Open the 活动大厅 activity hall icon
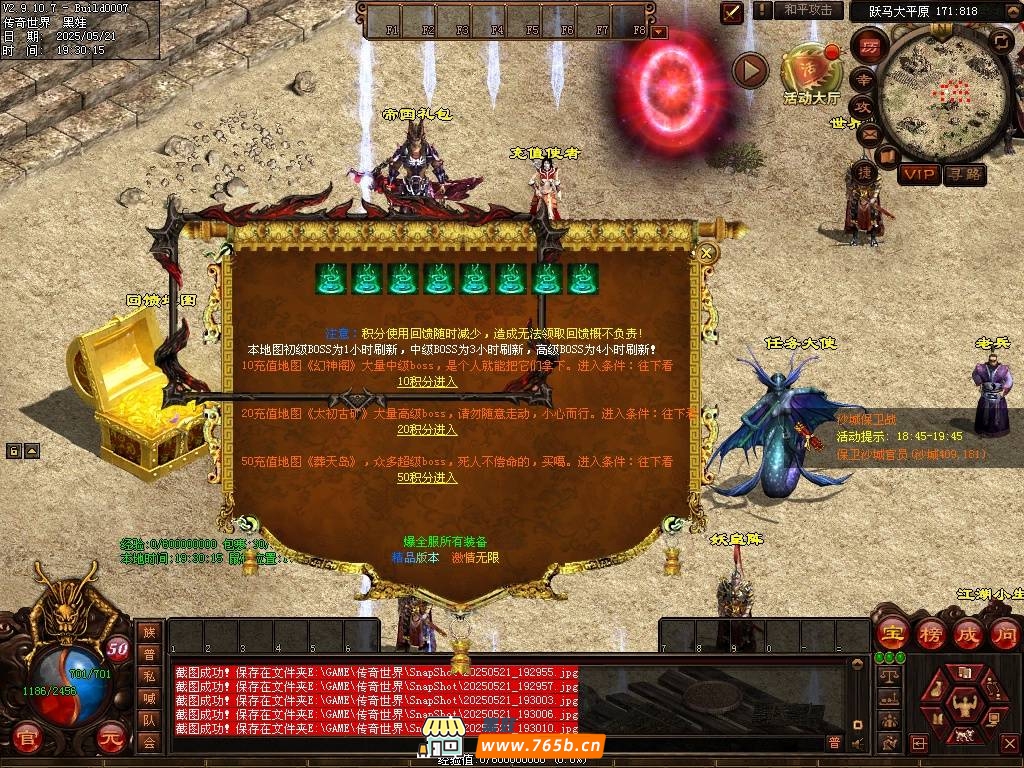This screenshot has height=768, width=1024. [x=811, y=70]
